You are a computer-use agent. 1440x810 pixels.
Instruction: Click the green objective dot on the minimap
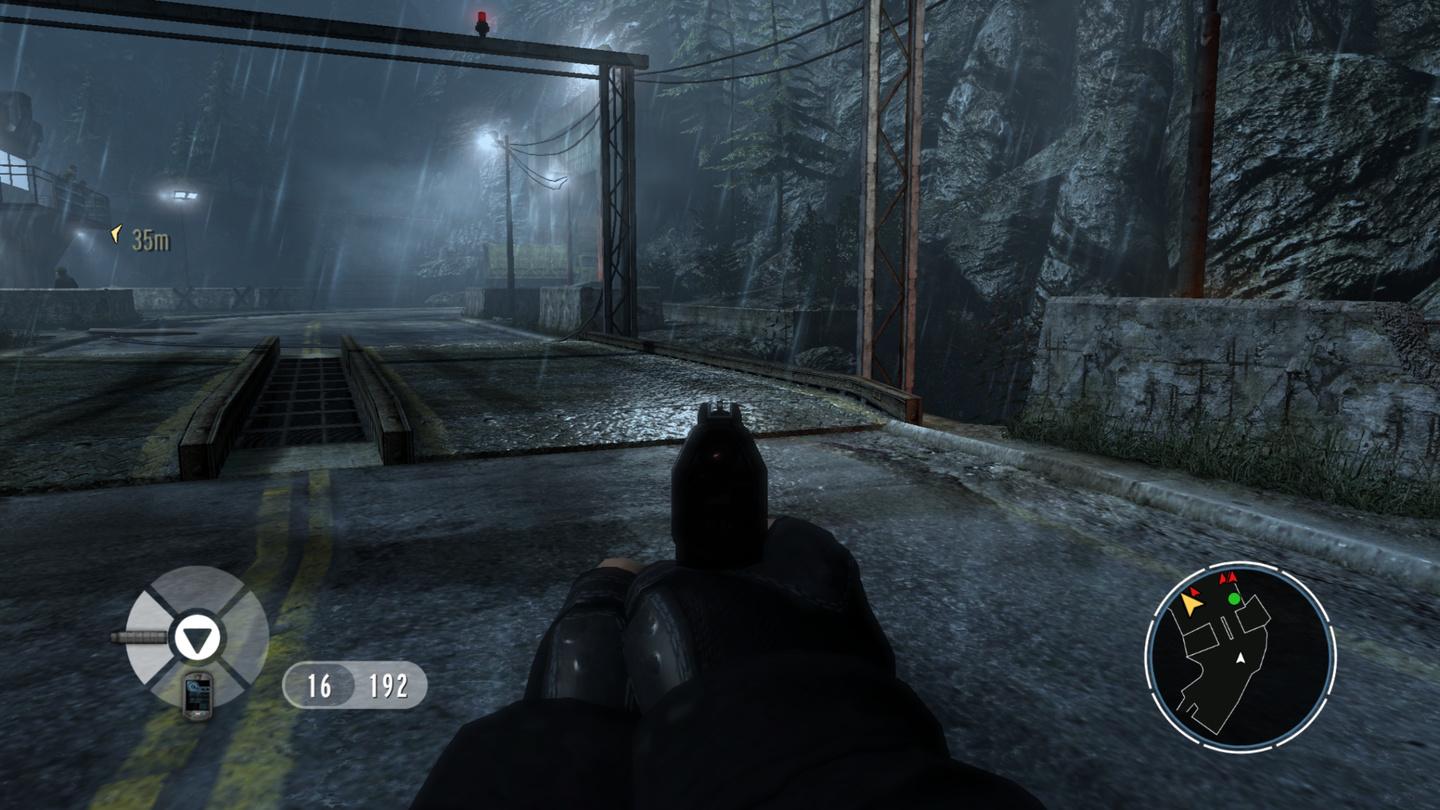point(1234,598)
